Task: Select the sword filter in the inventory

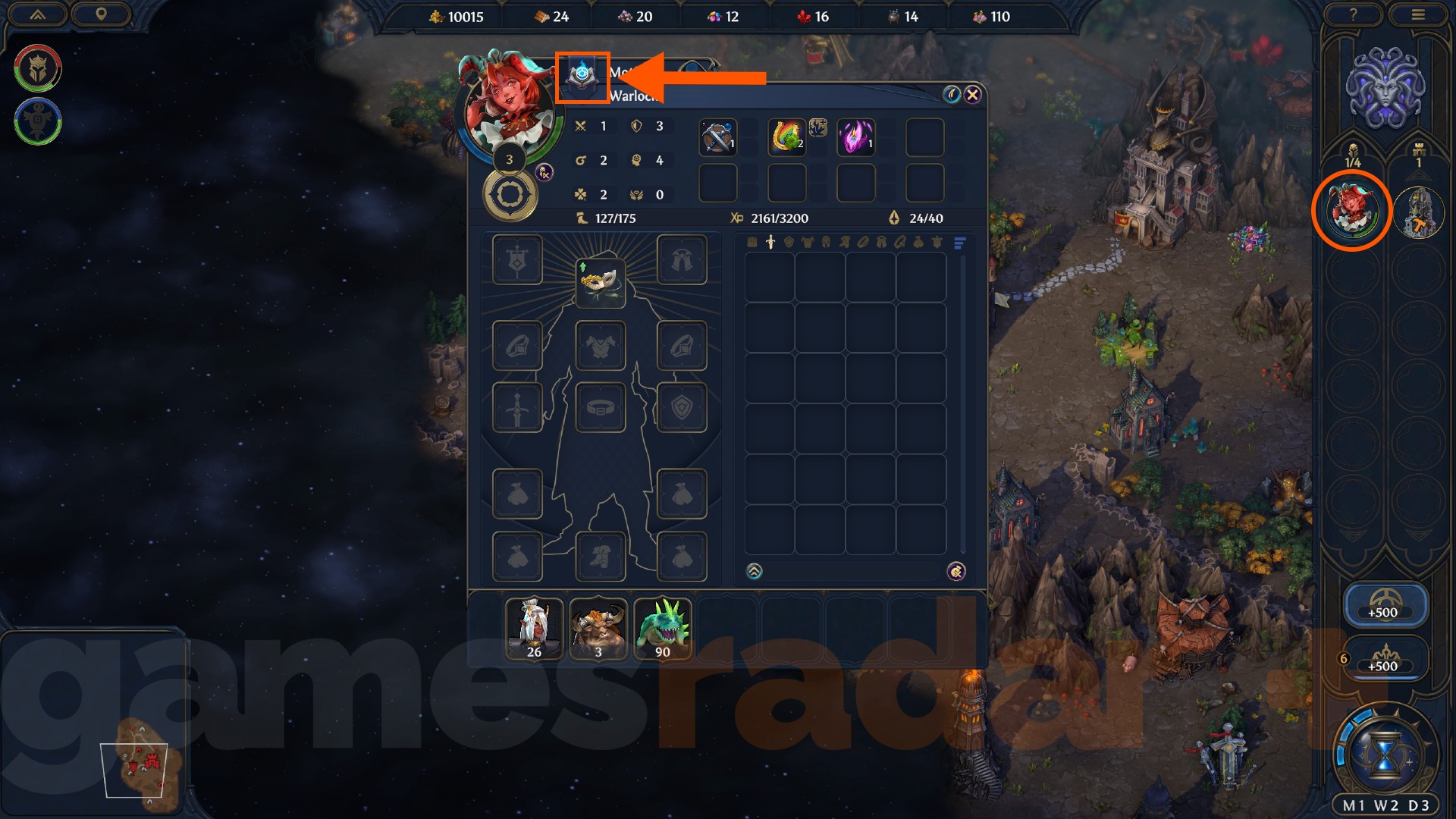Action: click(770, 243)
